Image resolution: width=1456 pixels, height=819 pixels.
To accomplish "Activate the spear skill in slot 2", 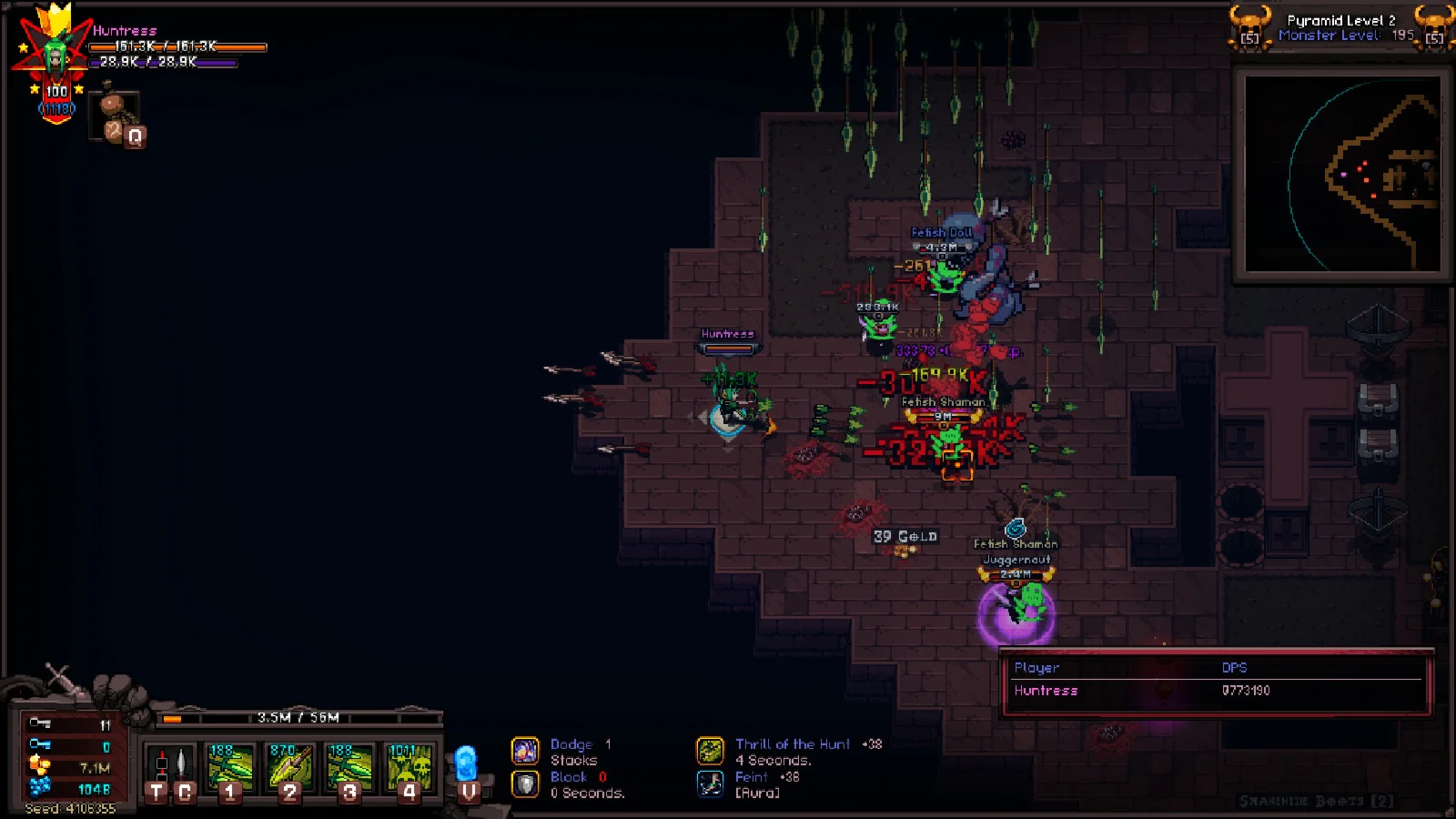I will 290,768.
